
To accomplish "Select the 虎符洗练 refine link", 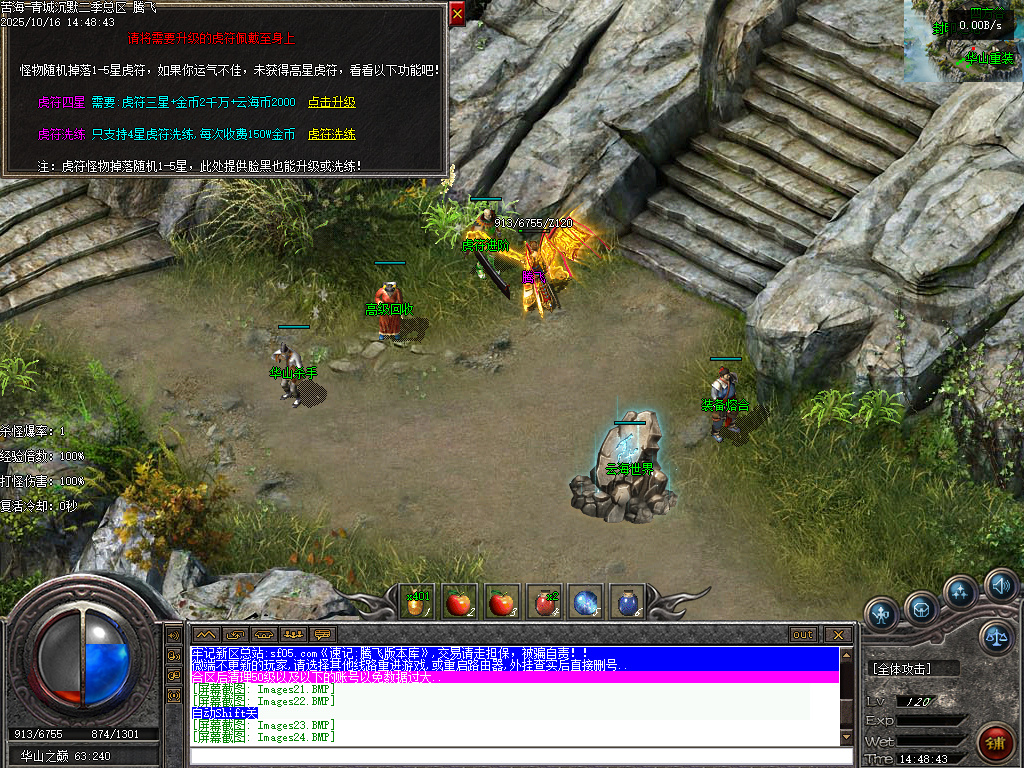I will [x=331, y=133].
